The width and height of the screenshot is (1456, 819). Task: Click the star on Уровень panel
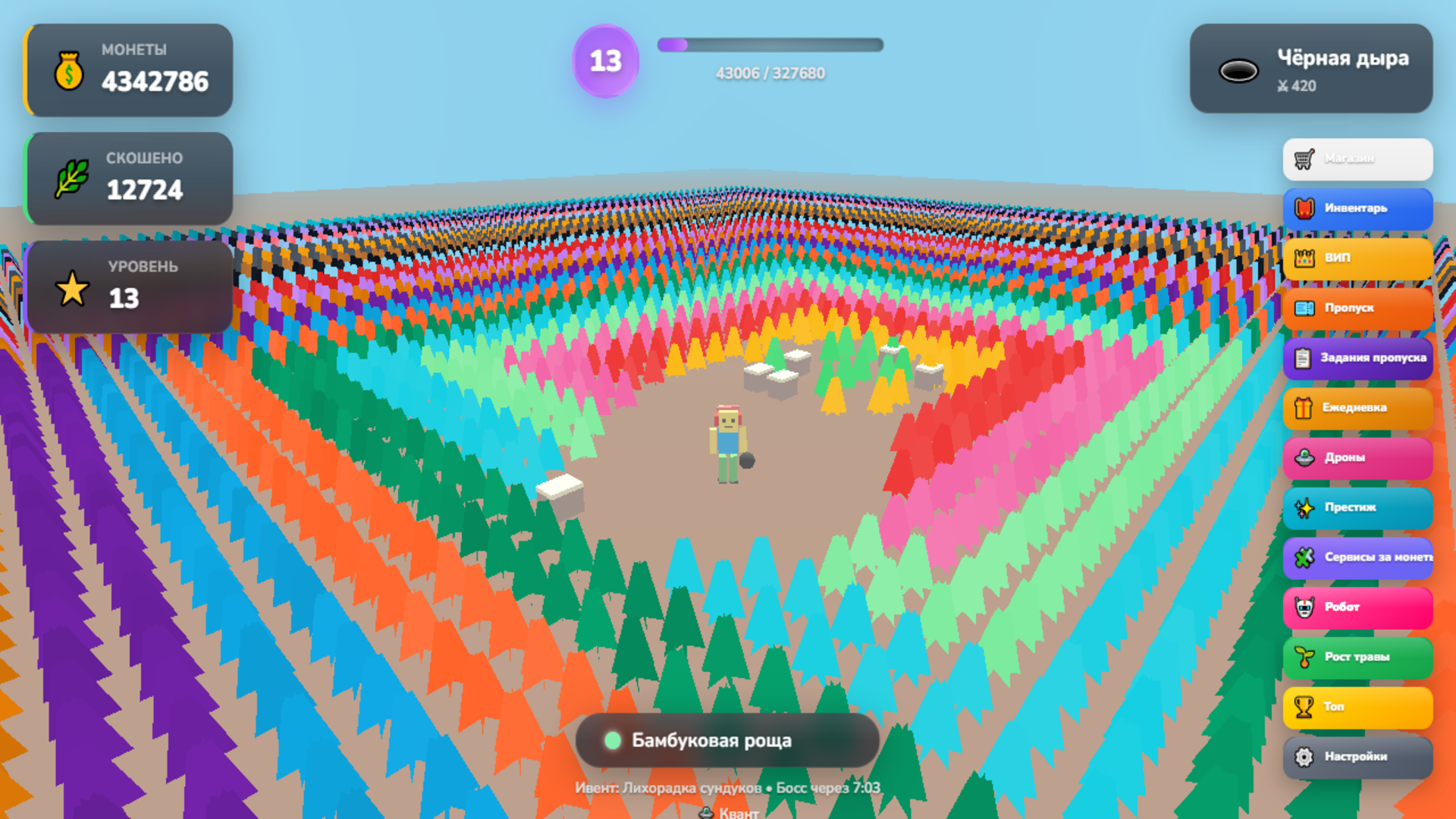pyautogui.click(x=71, y=289)
